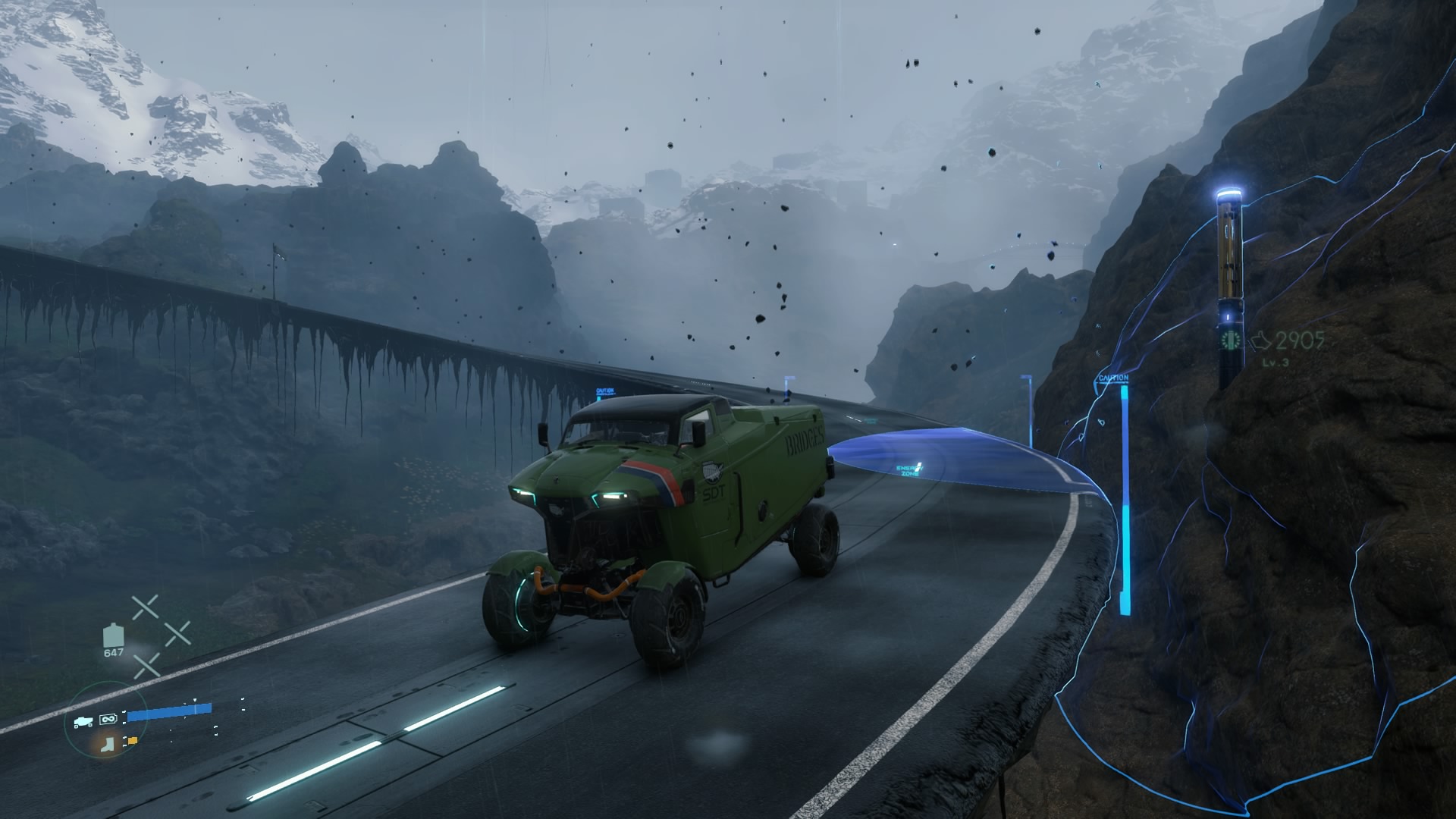The height and width of the screenshot is (819, 1456).
Task: Click the truck vehicle status icon
Action: coord(83,722)
